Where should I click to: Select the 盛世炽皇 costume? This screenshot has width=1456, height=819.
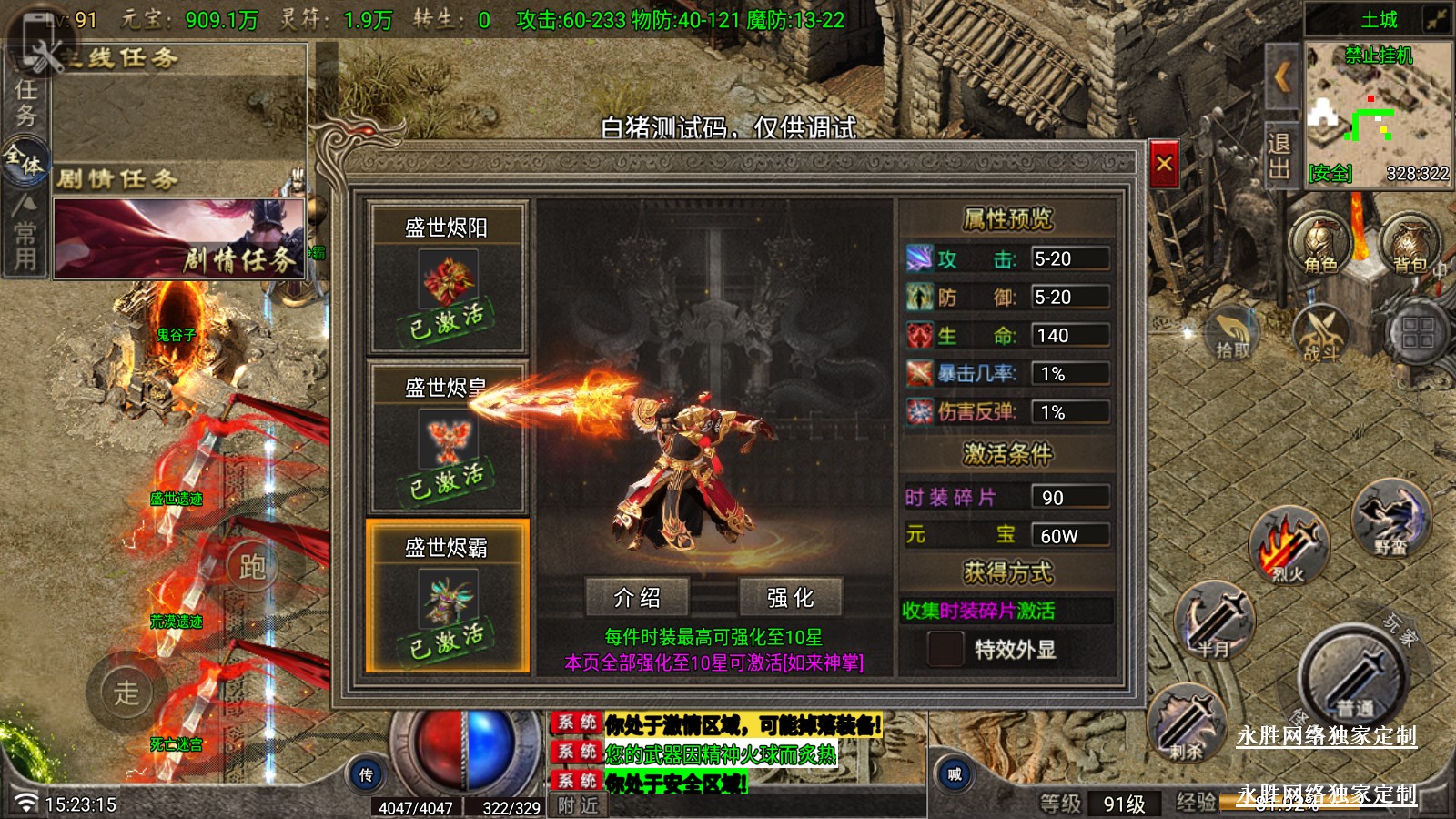tap(447, 437)
